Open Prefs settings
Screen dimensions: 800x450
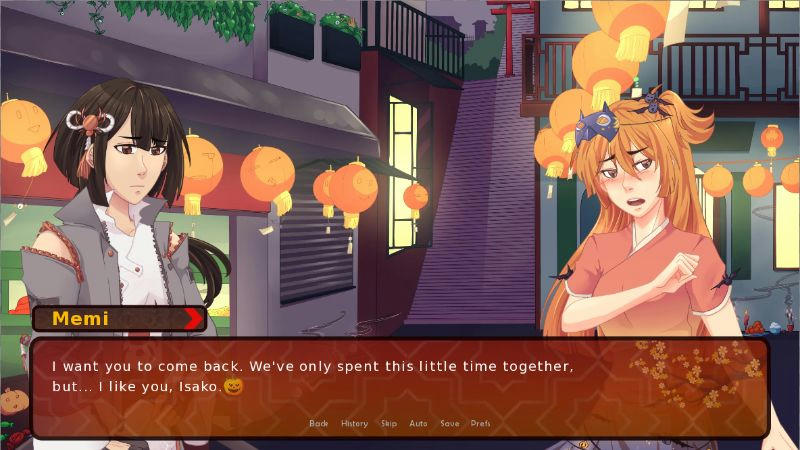coord(480,423)
